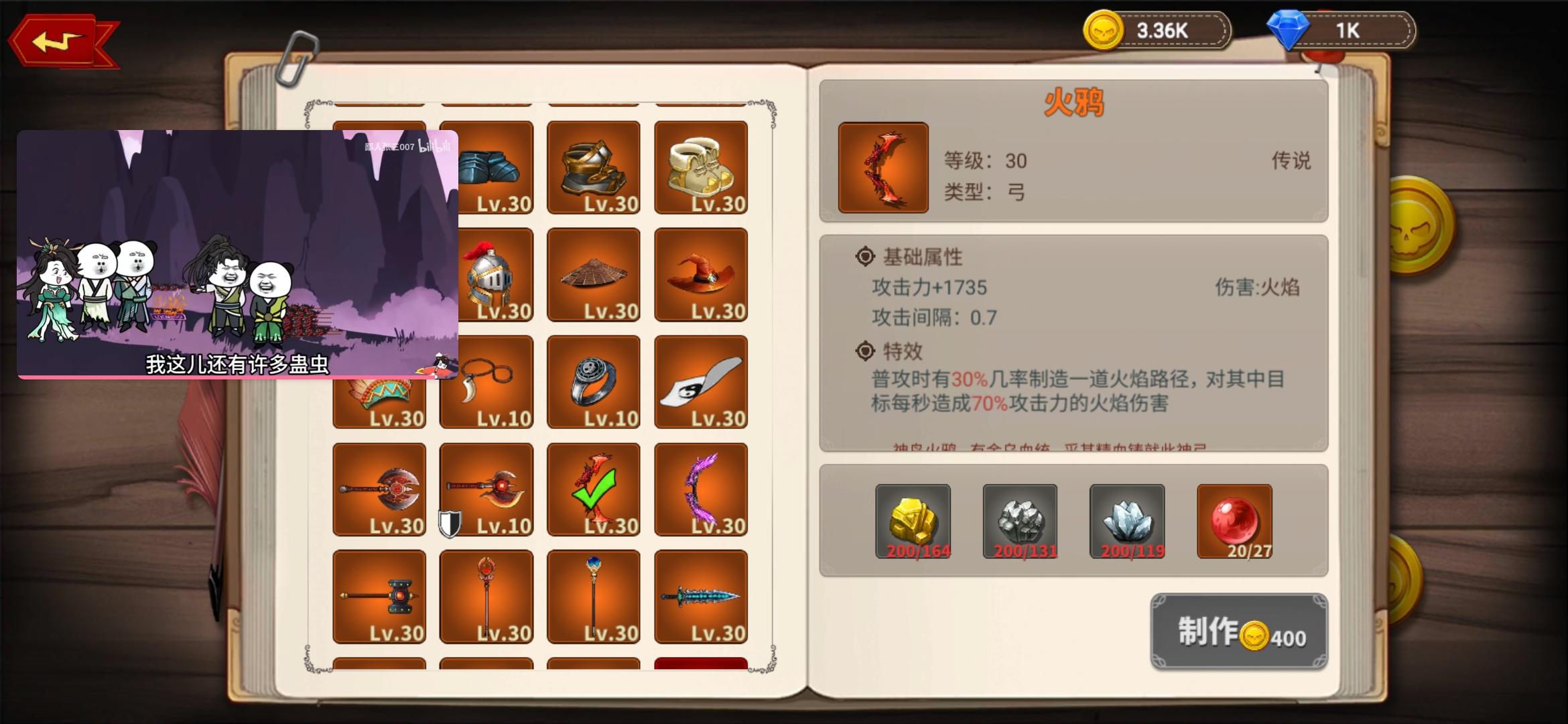Tap the gold ore material showing 200/164
Screen dimensions: 1568x724
913,523
